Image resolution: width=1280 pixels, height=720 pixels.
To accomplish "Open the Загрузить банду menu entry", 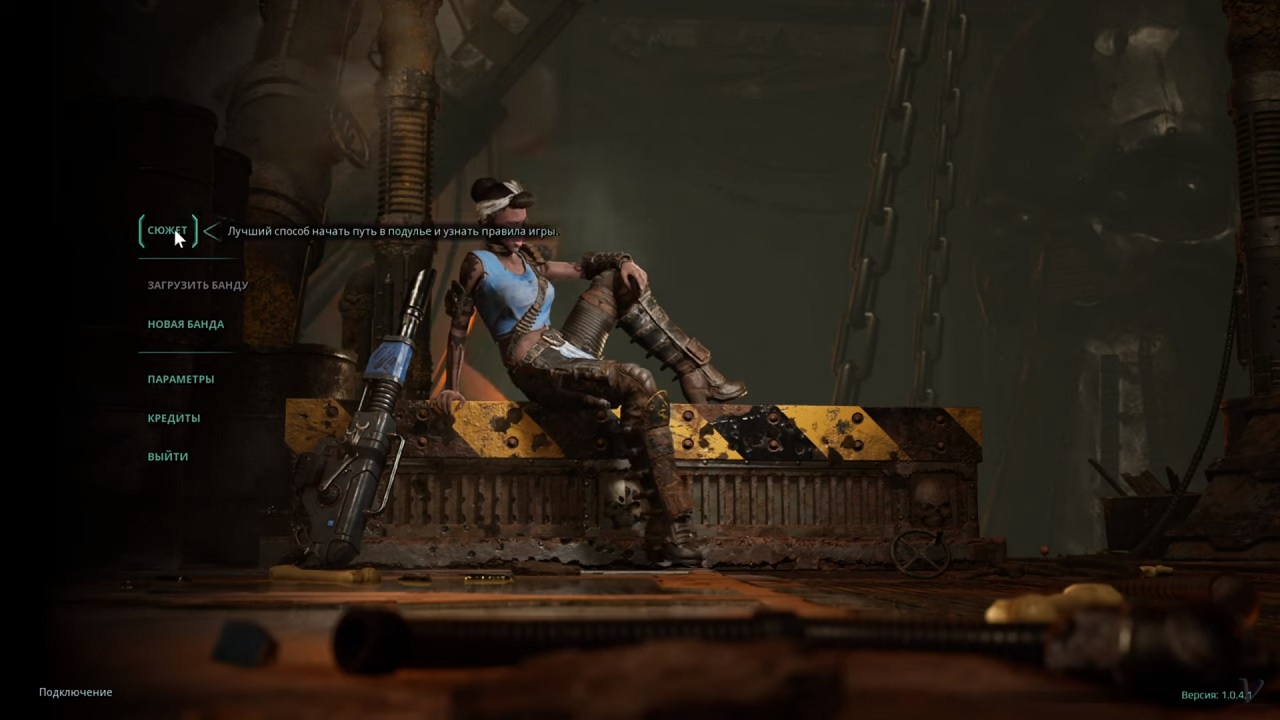I will pos(197,285).
